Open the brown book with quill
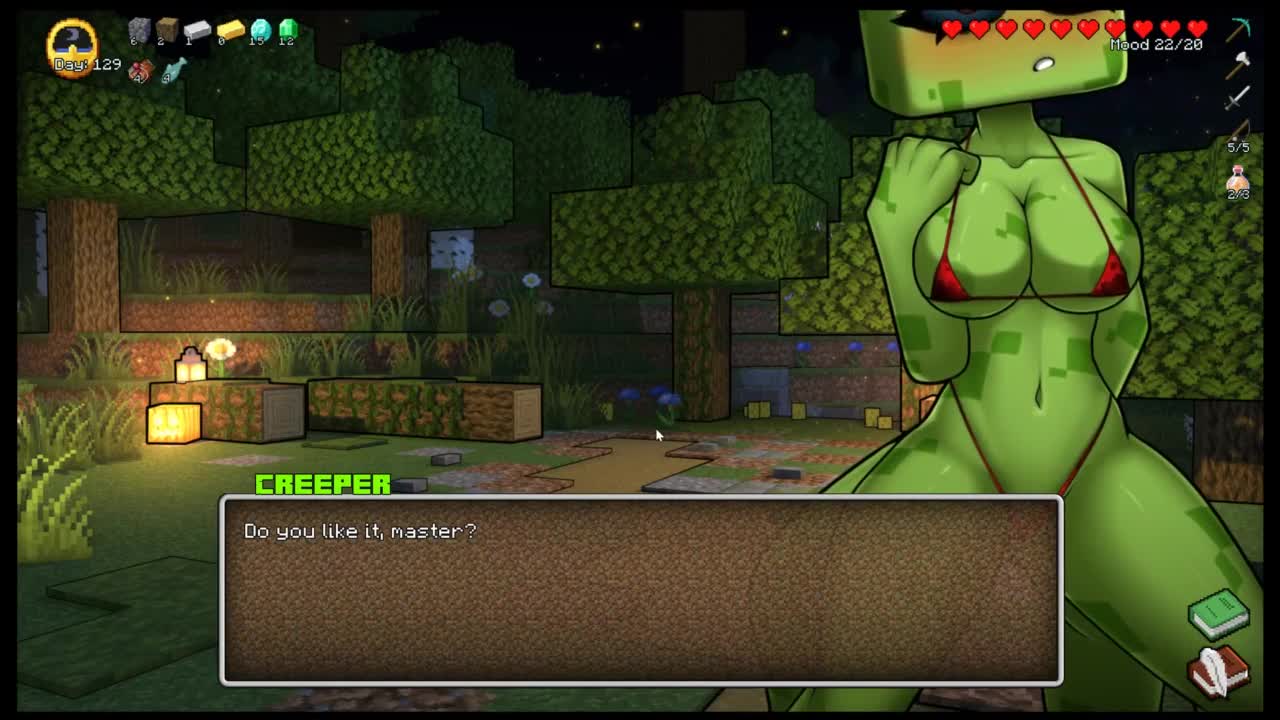This screenshot has width=1280, height=720. [x=1218, y=669]
